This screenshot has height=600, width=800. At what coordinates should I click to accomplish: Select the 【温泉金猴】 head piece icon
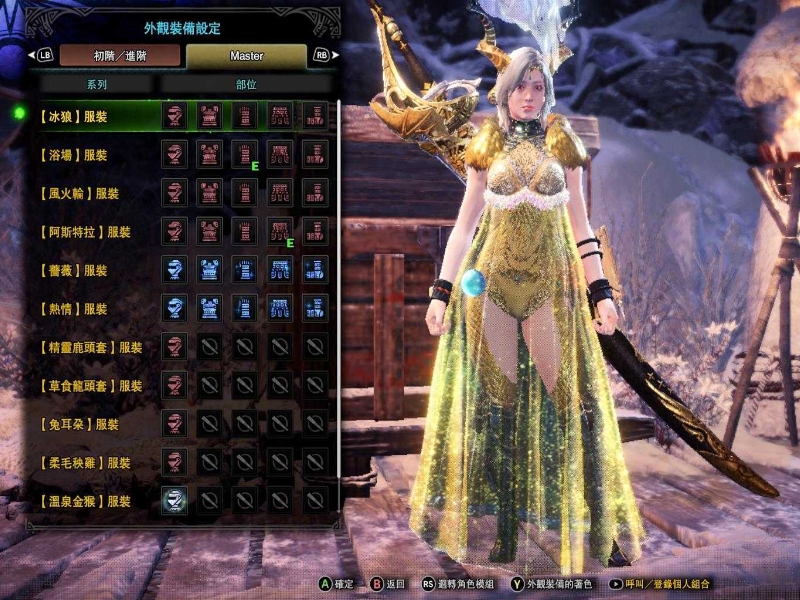[x=175, y=501]
